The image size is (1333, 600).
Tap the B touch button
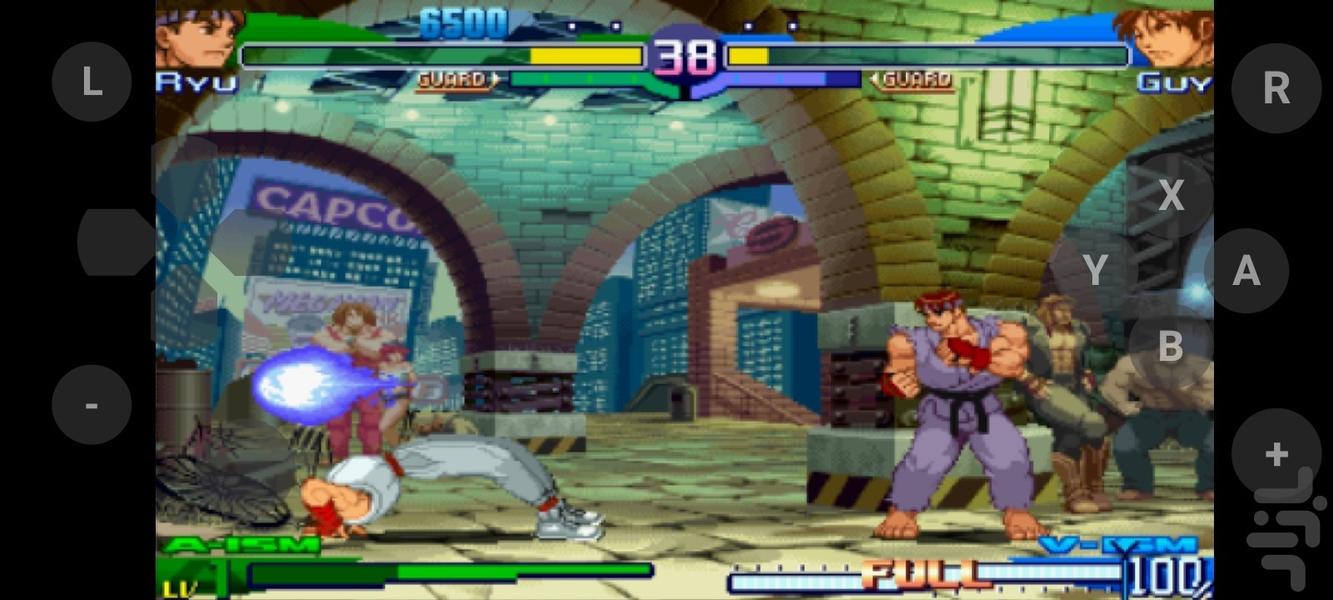pyautogui.click(x=1171, y=346)
